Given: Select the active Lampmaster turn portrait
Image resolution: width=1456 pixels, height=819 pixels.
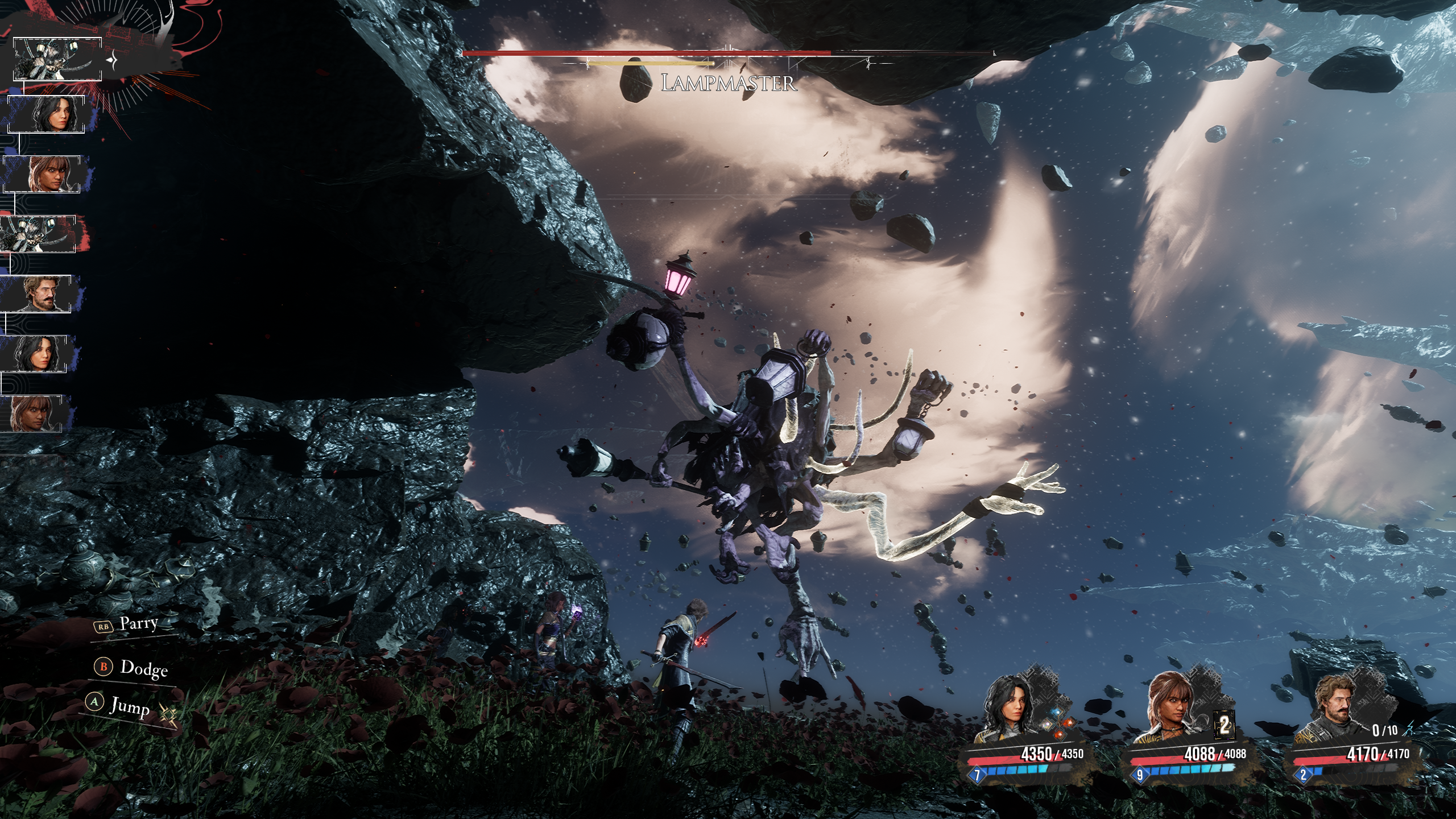Looking at the screenshot, I should [57, 59].
